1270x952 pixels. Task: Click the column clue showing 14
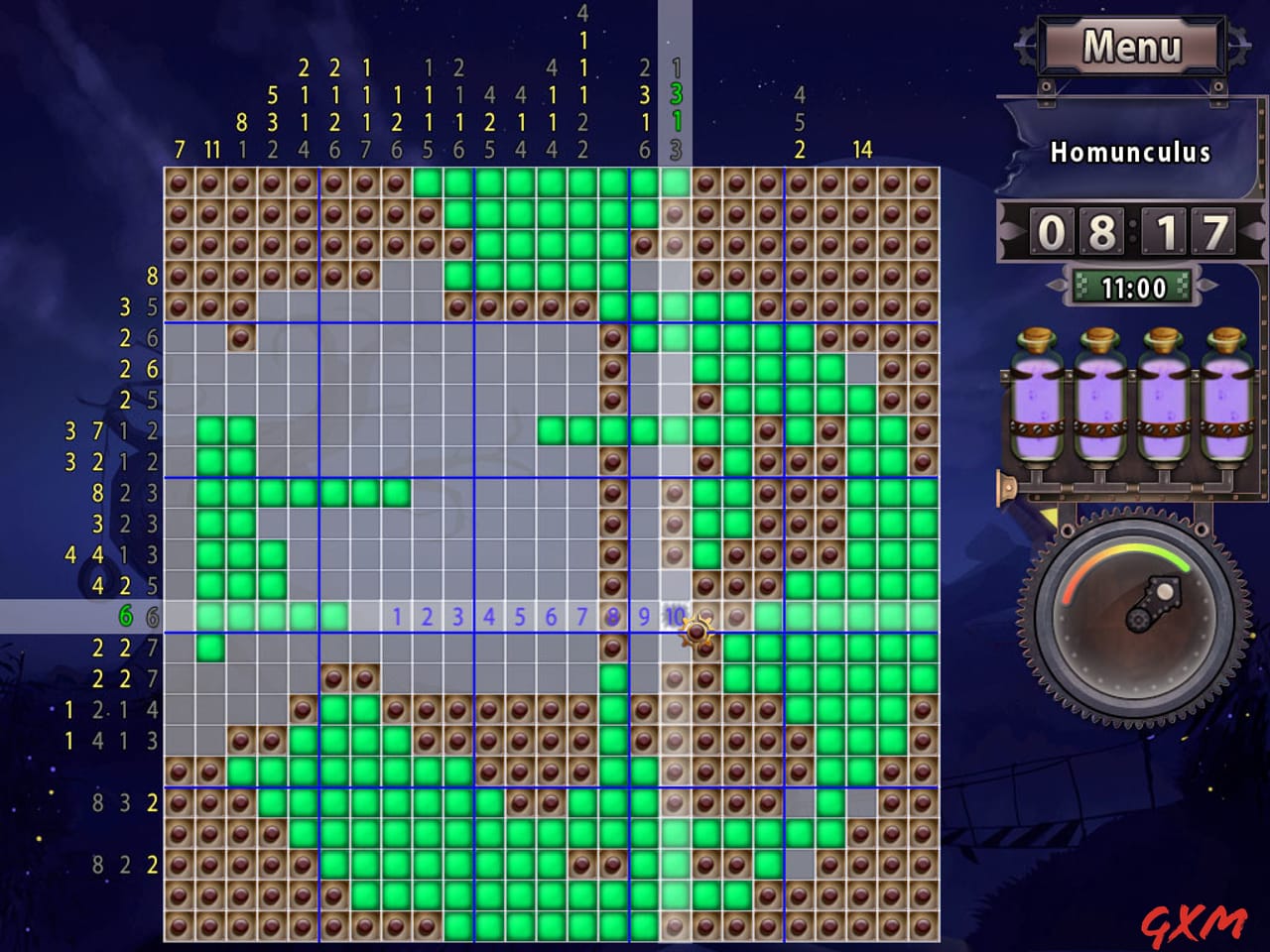[x=861, y=151]
